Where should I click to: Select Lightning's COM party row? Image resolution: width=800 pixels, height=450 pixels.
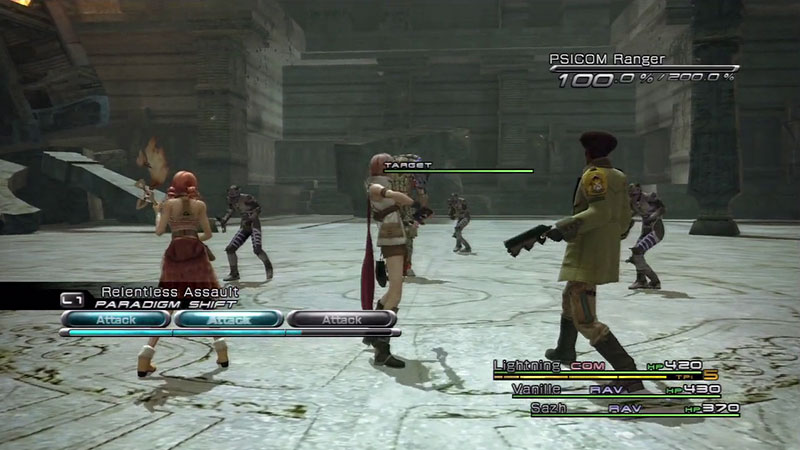coord(598,366)
